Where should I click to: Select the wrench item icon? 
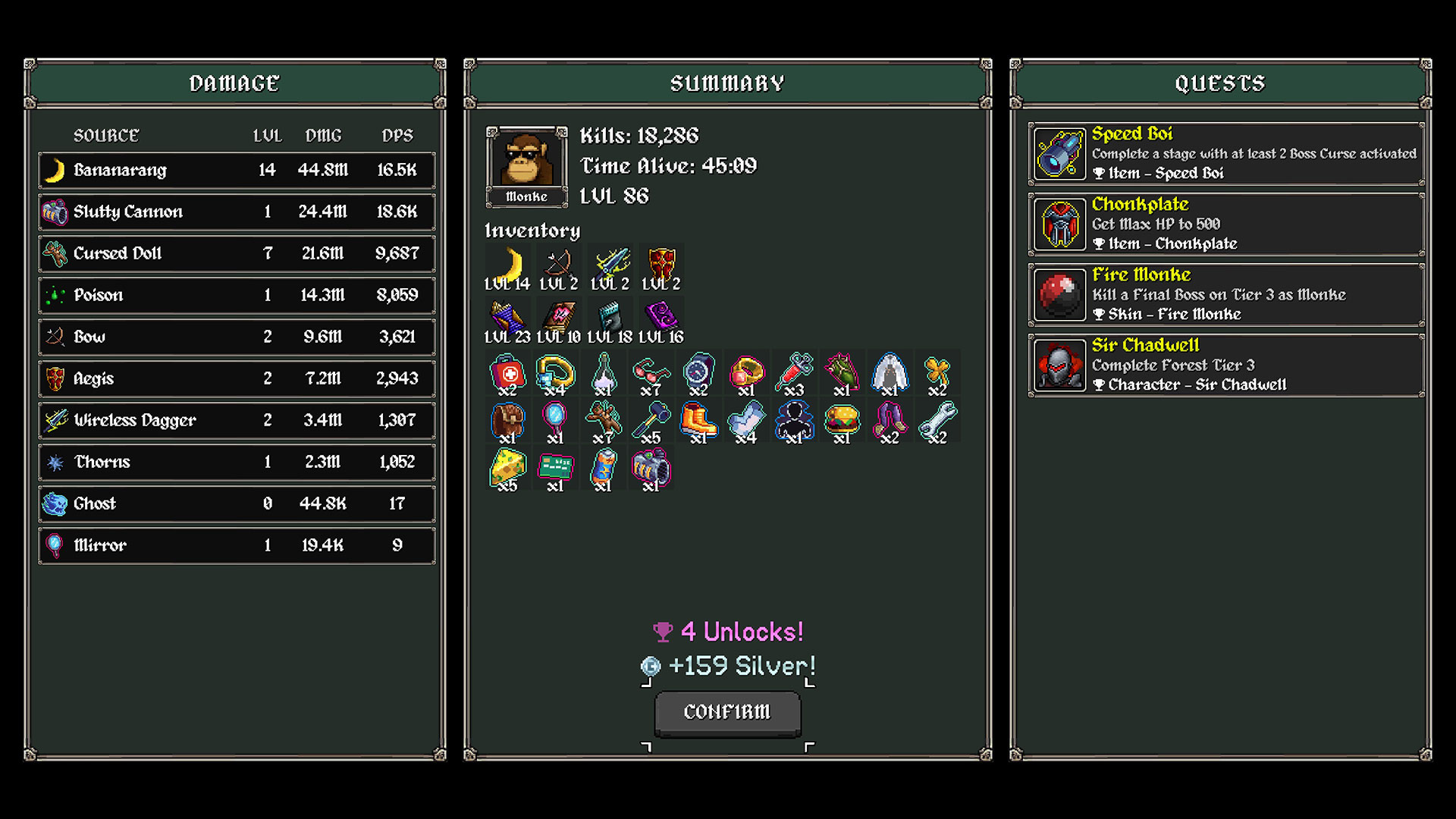click(937, 420)
